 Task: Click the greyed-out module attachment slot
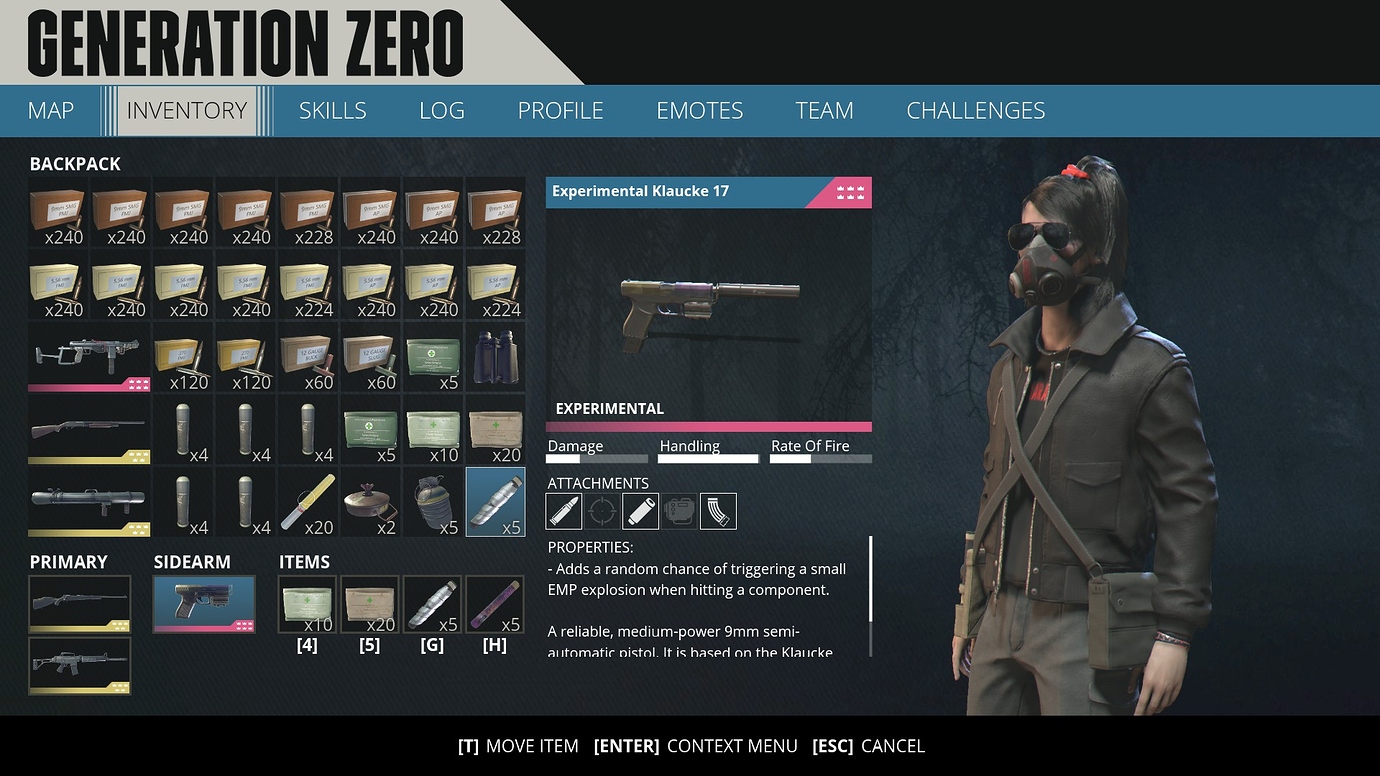(x=679, y=511)
